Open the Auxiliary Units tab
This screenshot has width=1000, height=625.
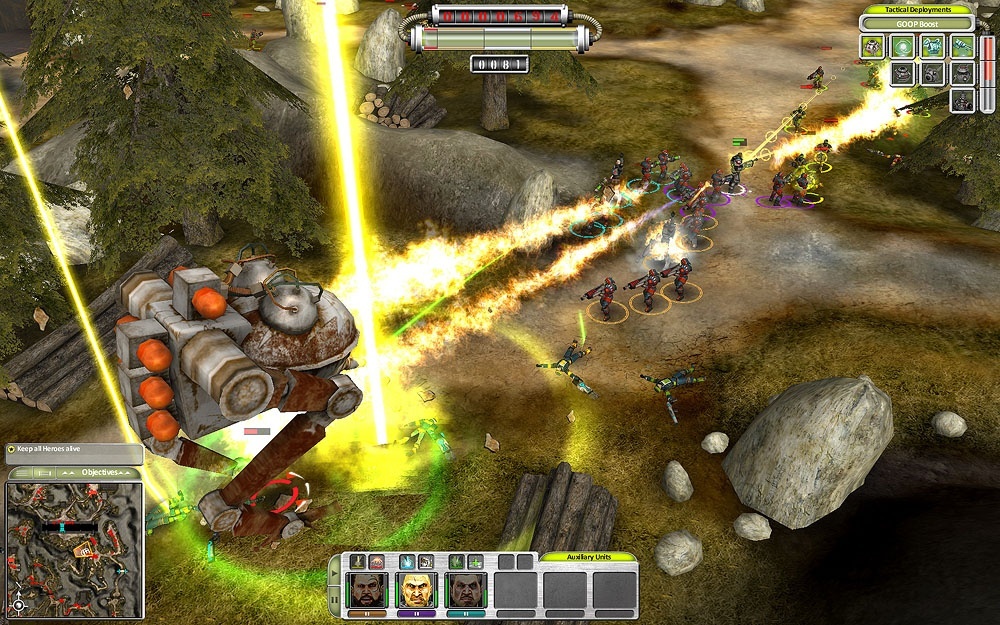pos(588,557)
